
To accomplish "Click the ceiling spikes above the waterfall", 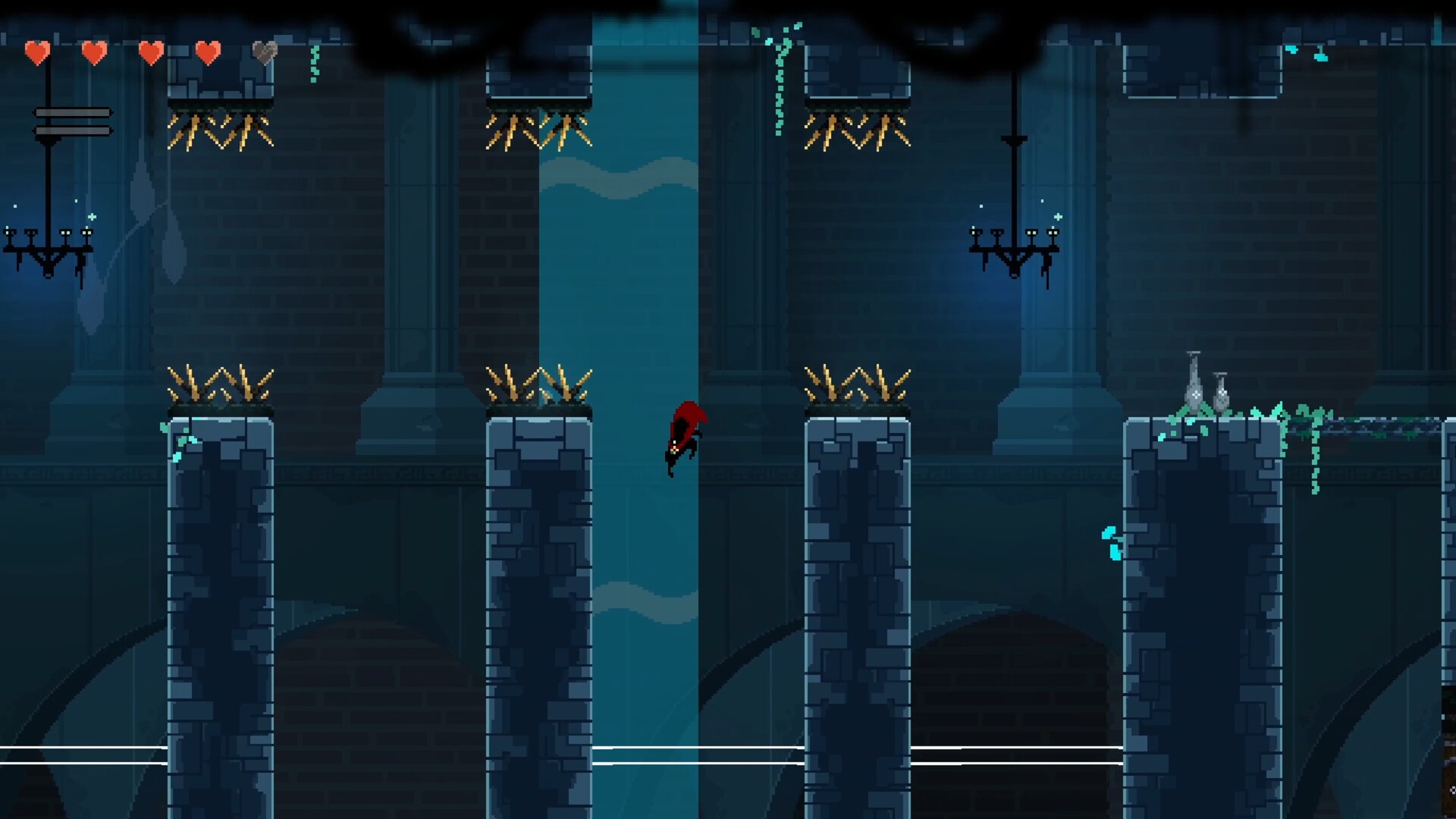I will [x=538, y=129].
